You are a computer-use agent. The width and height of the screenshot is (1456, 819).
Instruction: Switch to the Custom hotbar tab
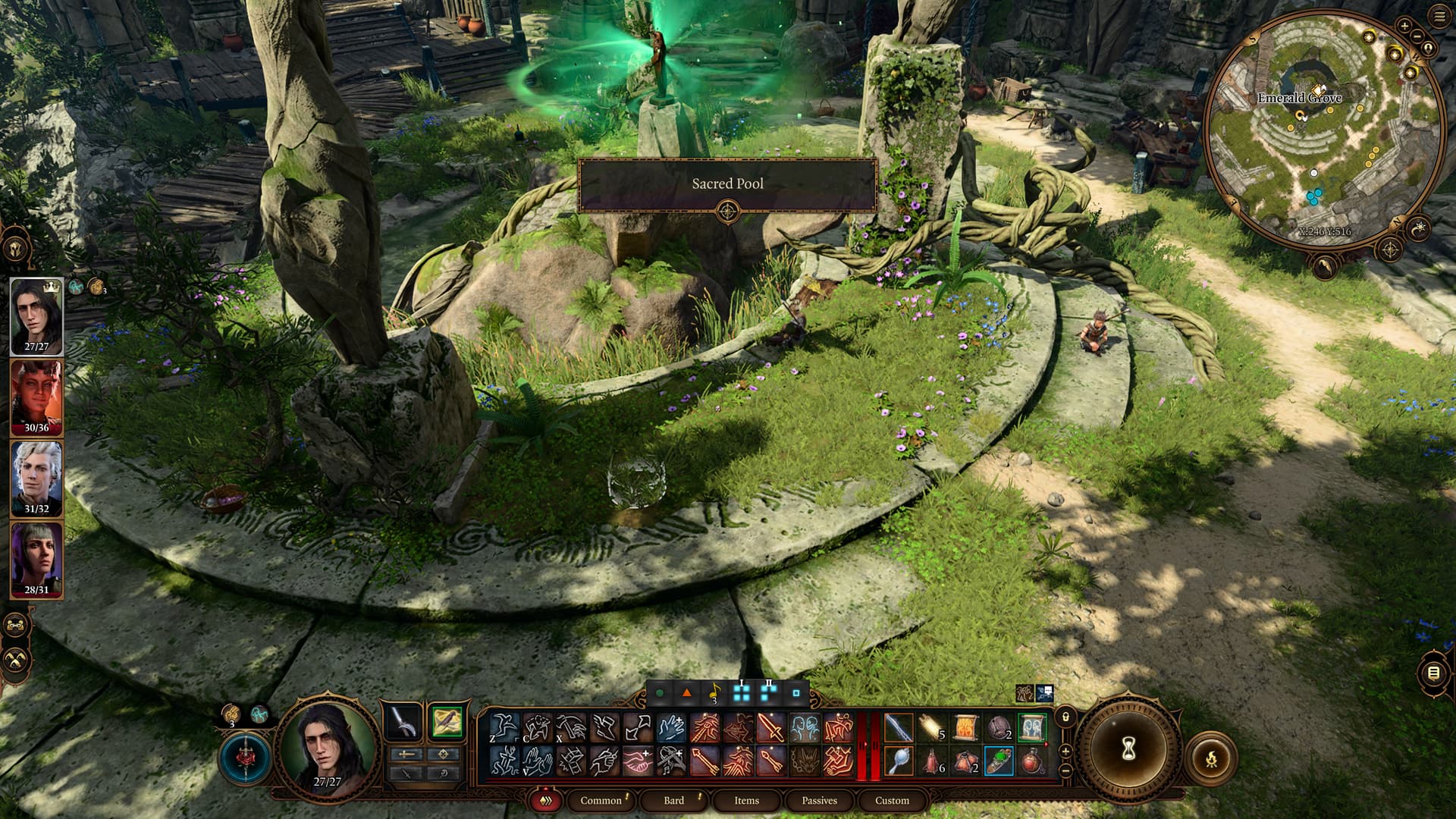(x=892, y=801)
